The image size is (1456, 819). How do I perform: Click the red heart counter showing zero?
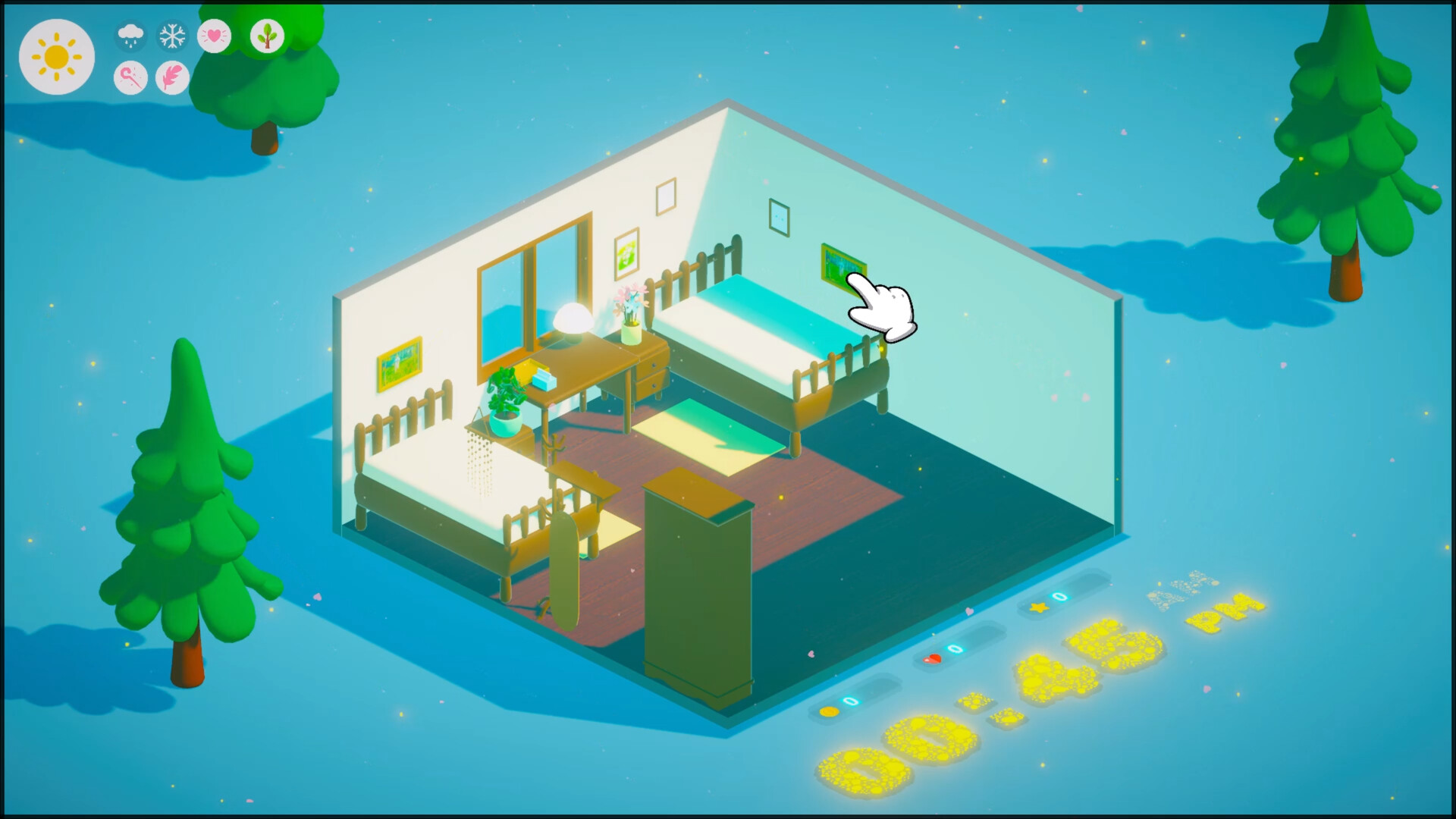click(x=934, y=659)
